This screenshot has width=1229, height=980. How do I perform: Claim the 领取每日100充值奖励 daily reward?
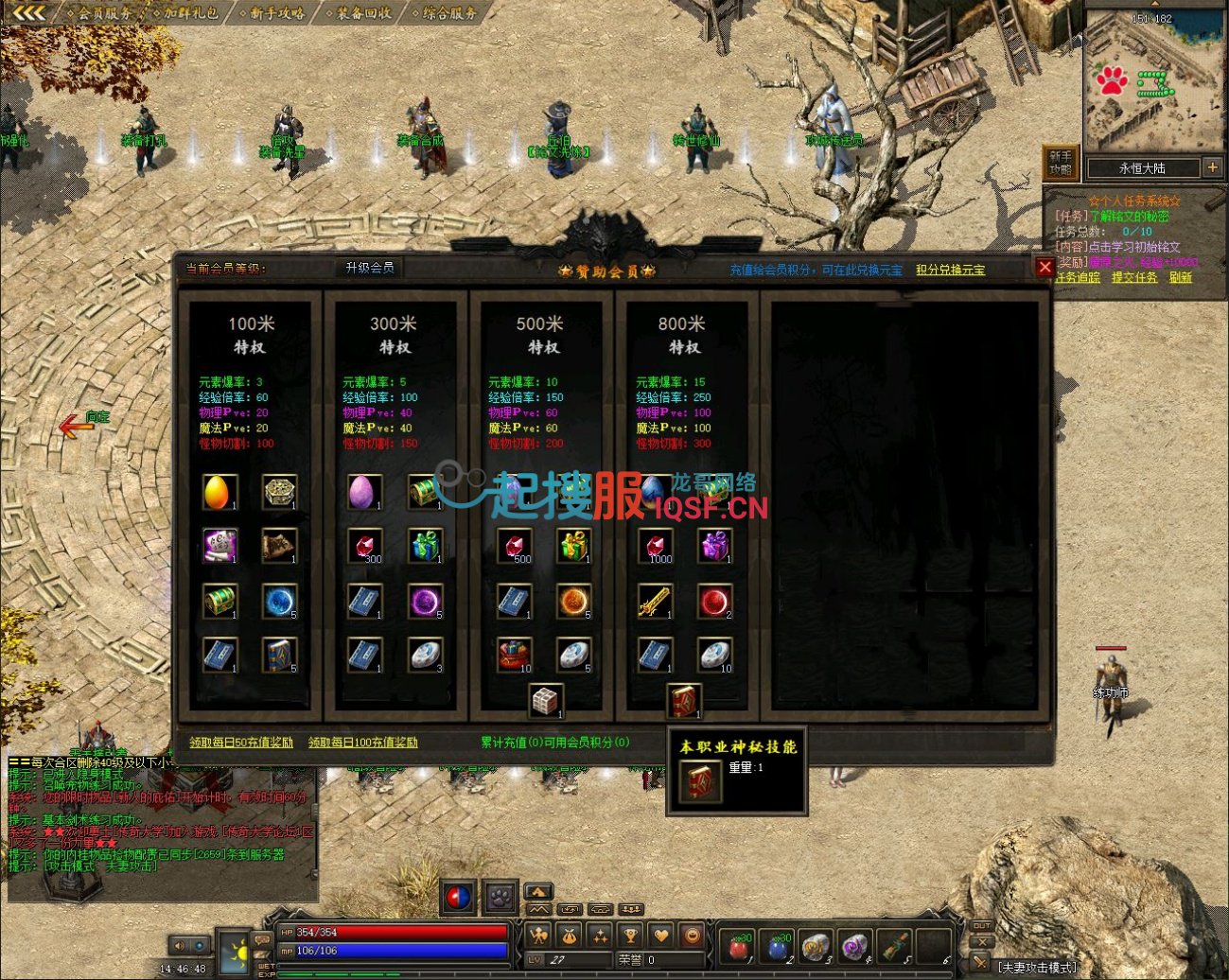(362, 743)
